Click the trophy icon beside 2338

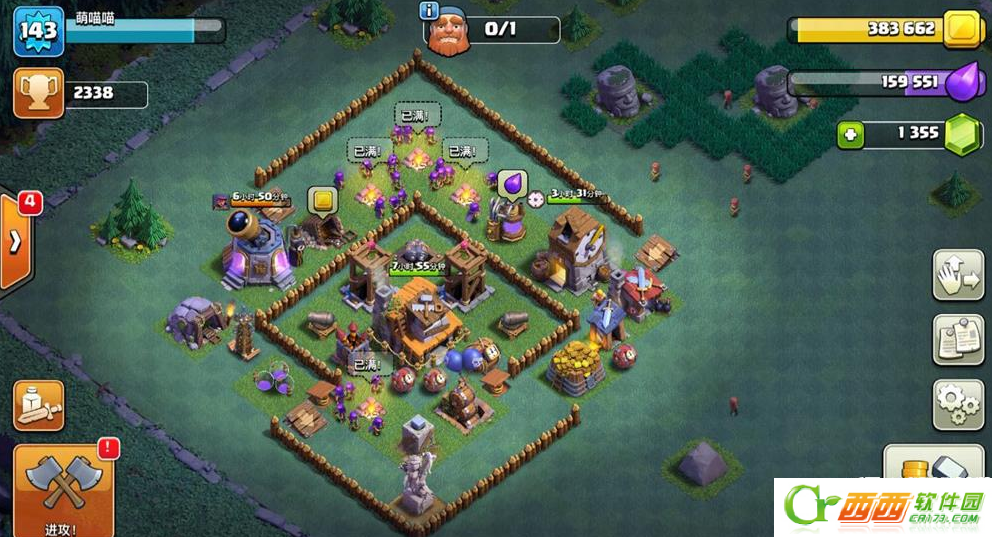[x=38, y=94]
